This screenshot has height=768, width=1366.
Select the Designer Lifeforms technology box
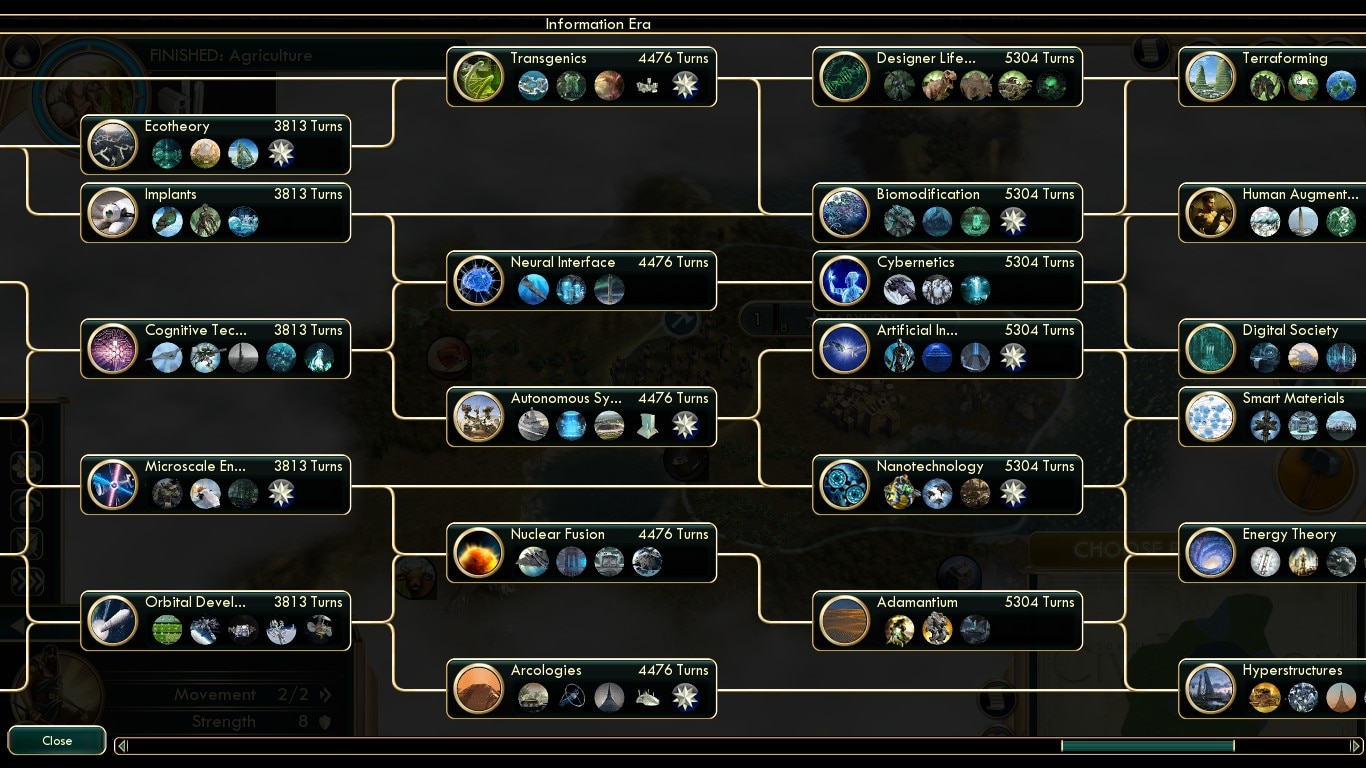(946, 76)
